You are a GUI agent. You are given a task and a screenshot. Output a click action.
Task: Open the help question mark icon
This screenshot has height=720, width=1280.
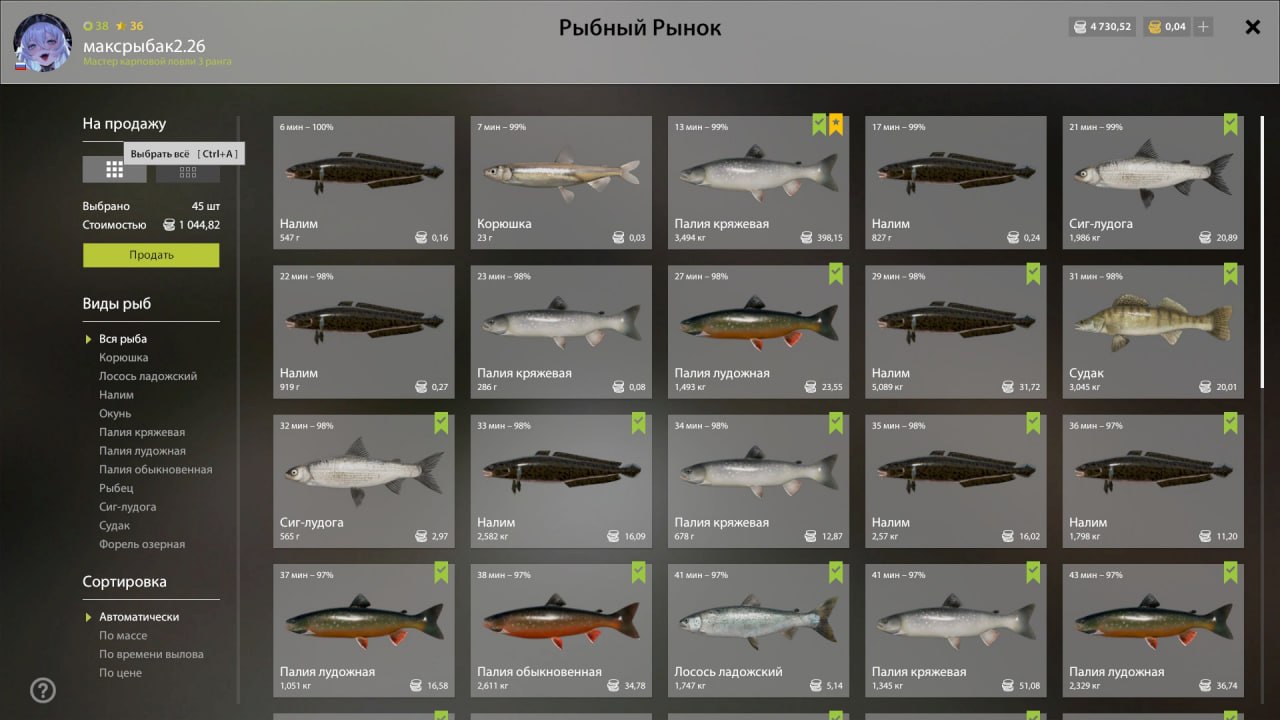(42, 689)
